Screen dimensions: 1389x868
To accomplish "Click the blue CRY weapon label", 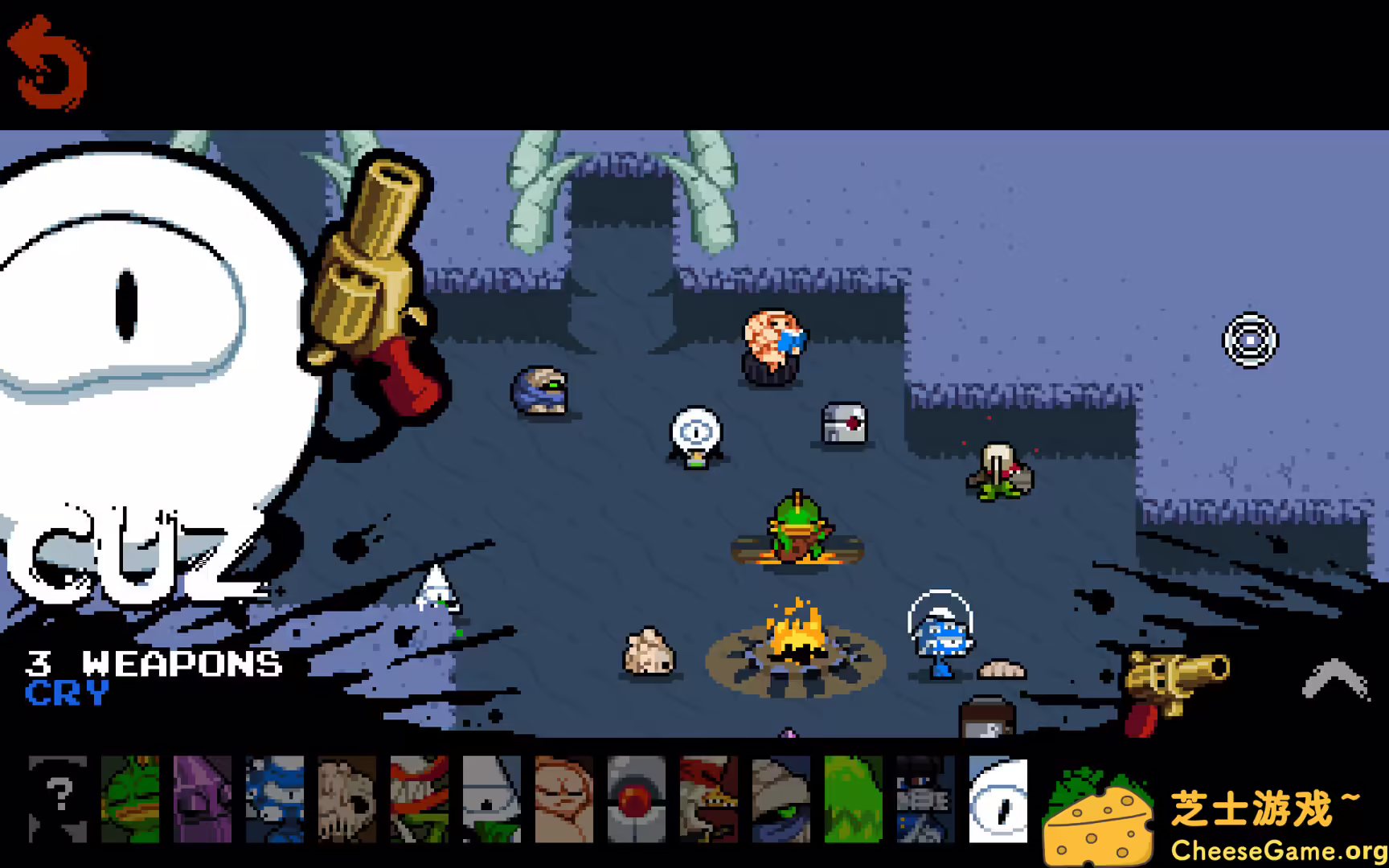I will pyautogui.click(x=68, y=694).
